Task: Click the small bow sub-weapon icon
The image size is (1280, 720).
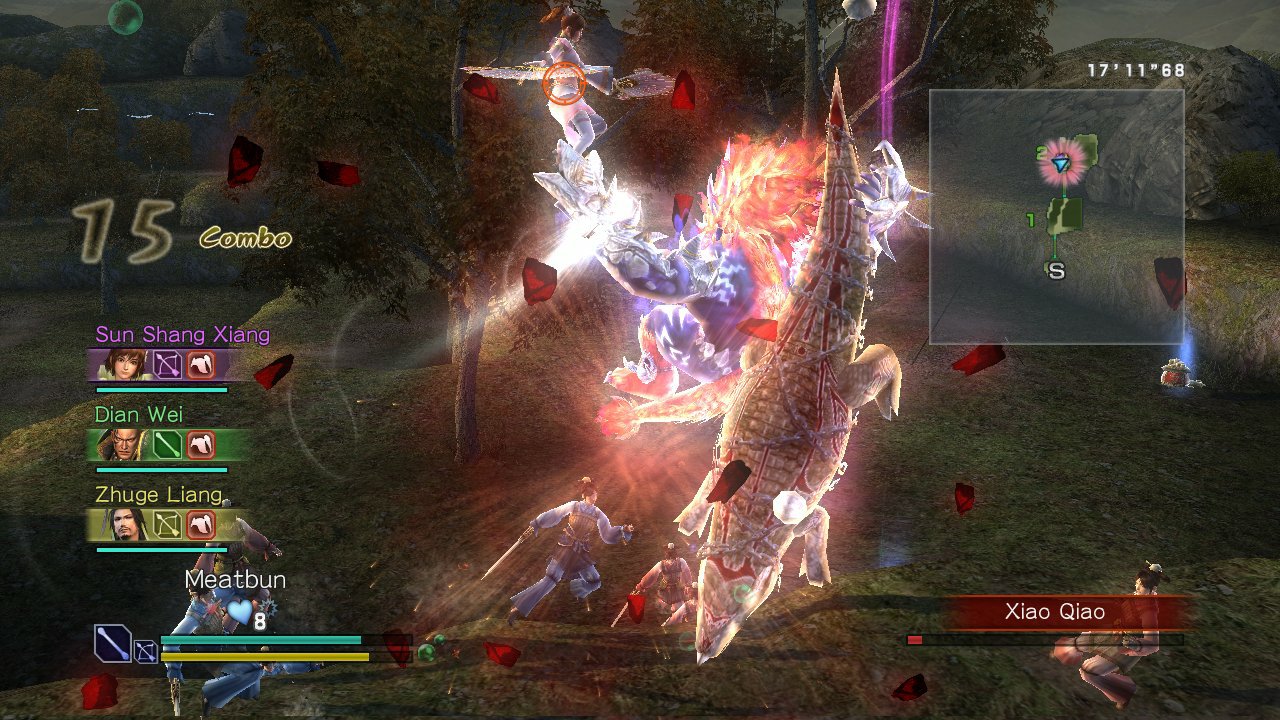Action: [x=146, y=651]
